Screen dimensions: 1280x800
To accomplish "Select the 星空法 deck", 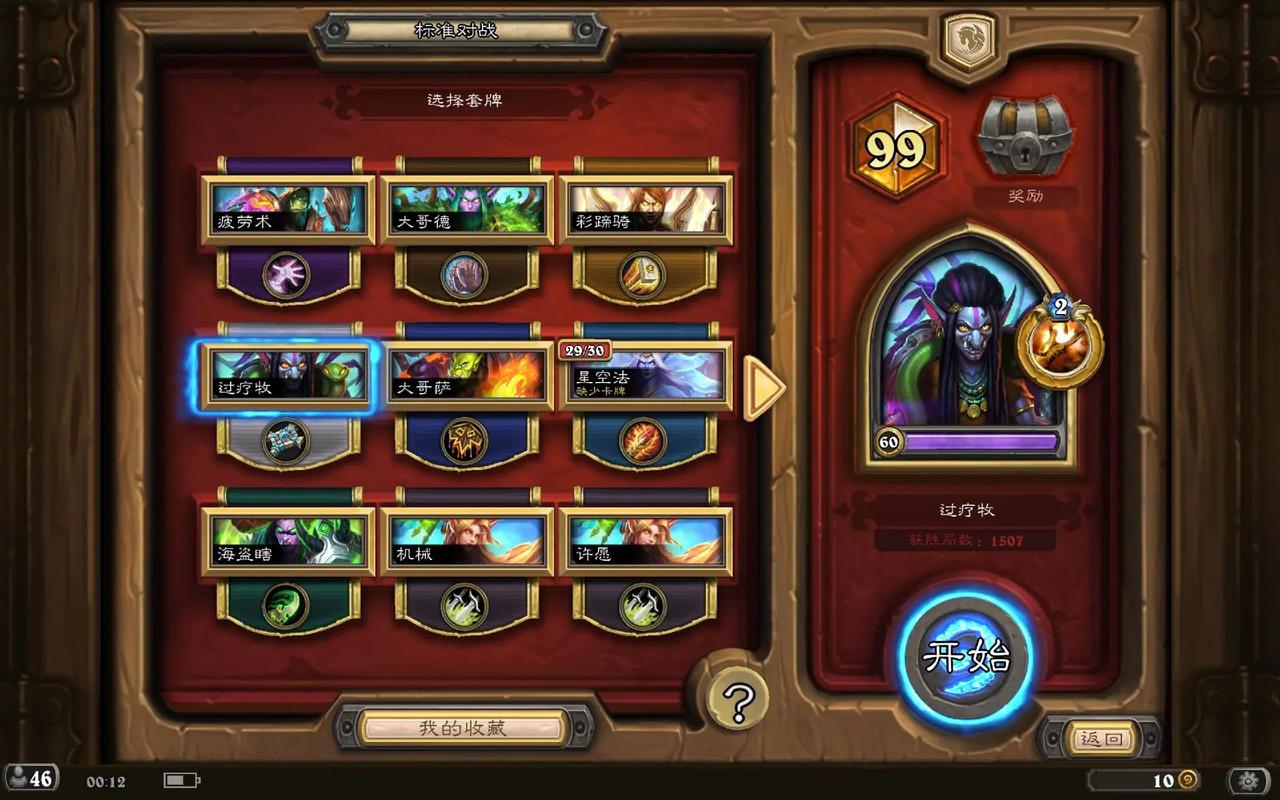I will (645, 377).
